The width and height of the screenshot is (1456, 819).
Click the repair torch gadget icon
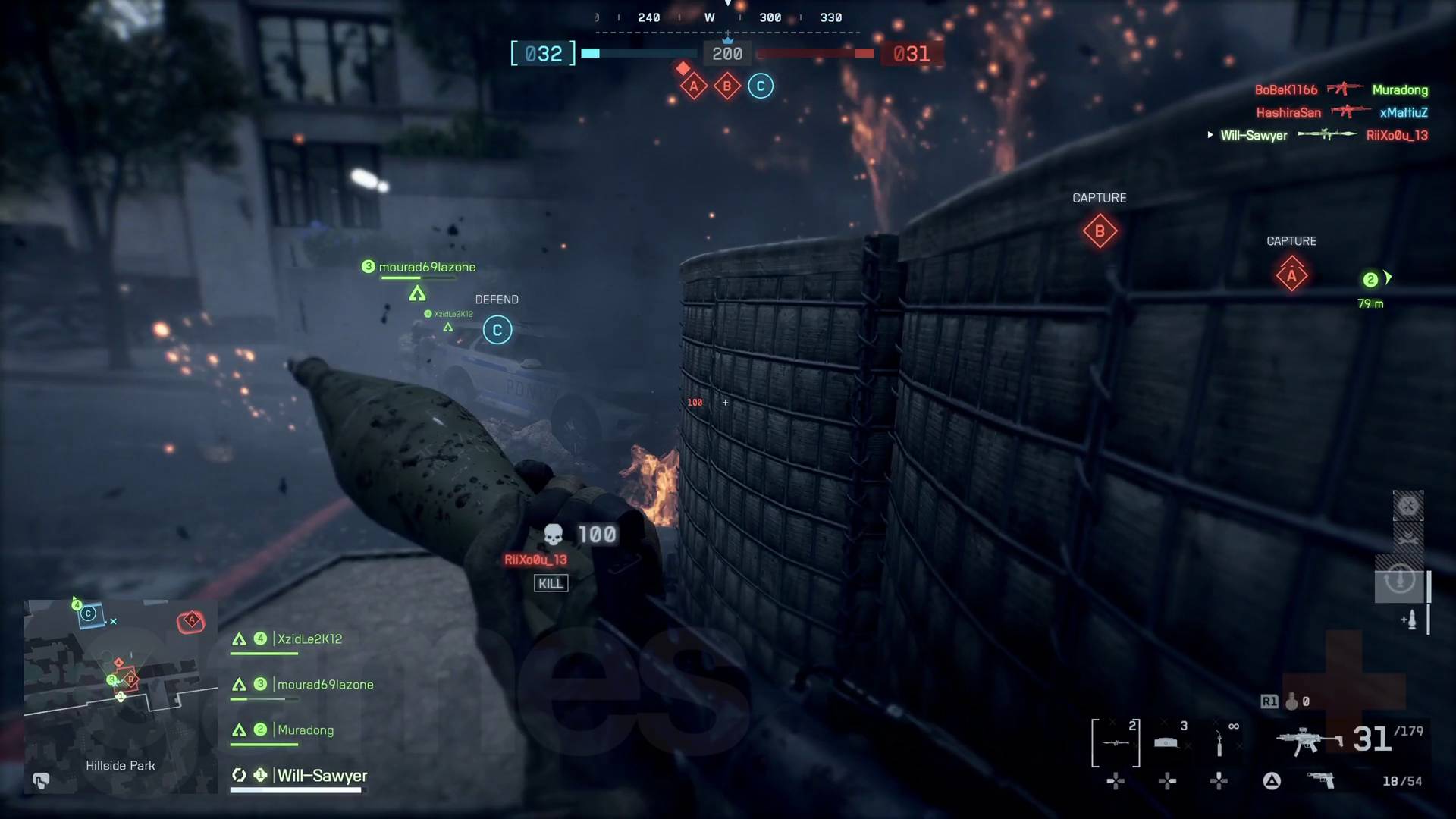pos(1219,742)
